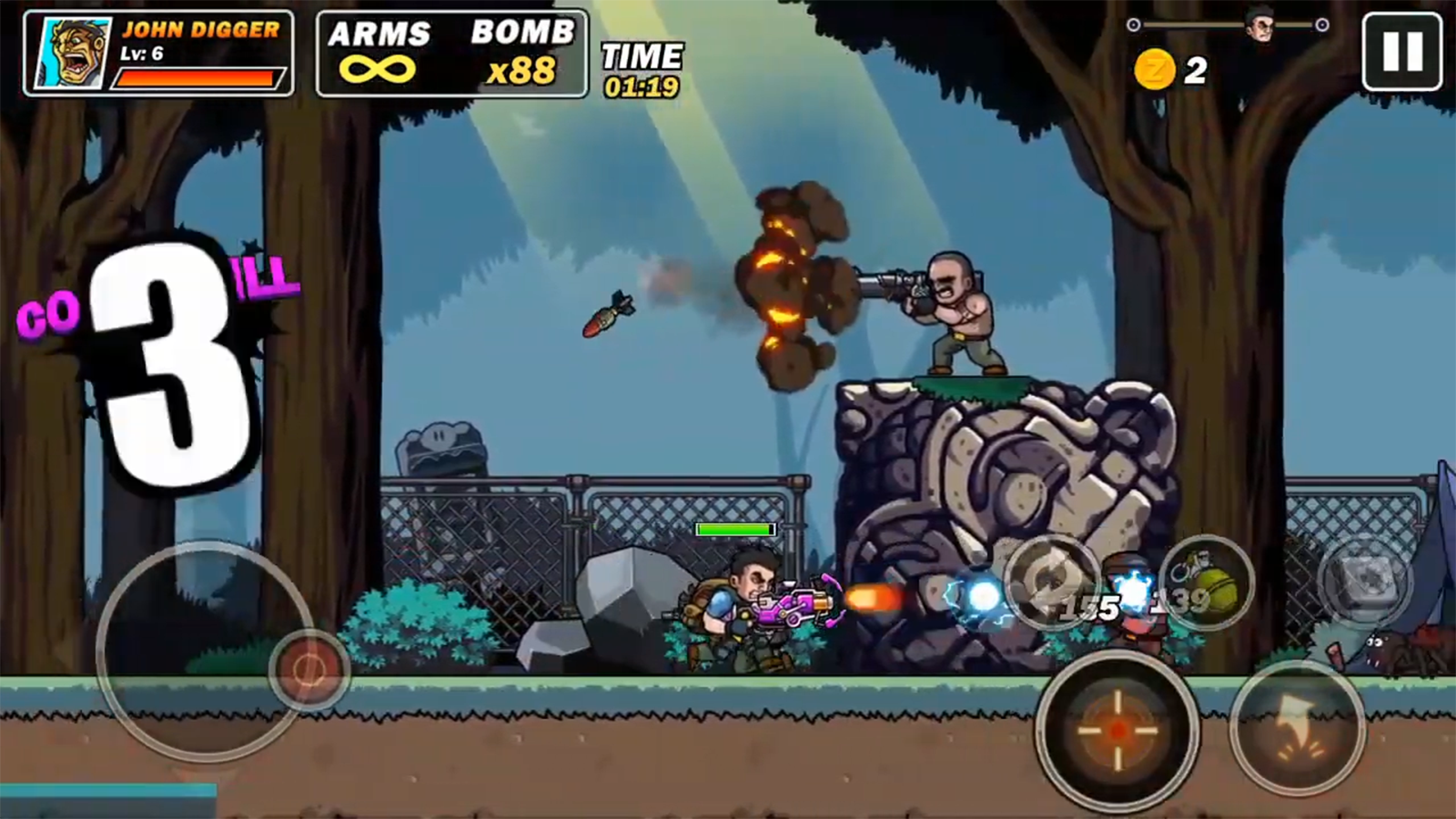Tap the orange health bar under player name
Screen dimensions: 1456x819
click(198, 76)
